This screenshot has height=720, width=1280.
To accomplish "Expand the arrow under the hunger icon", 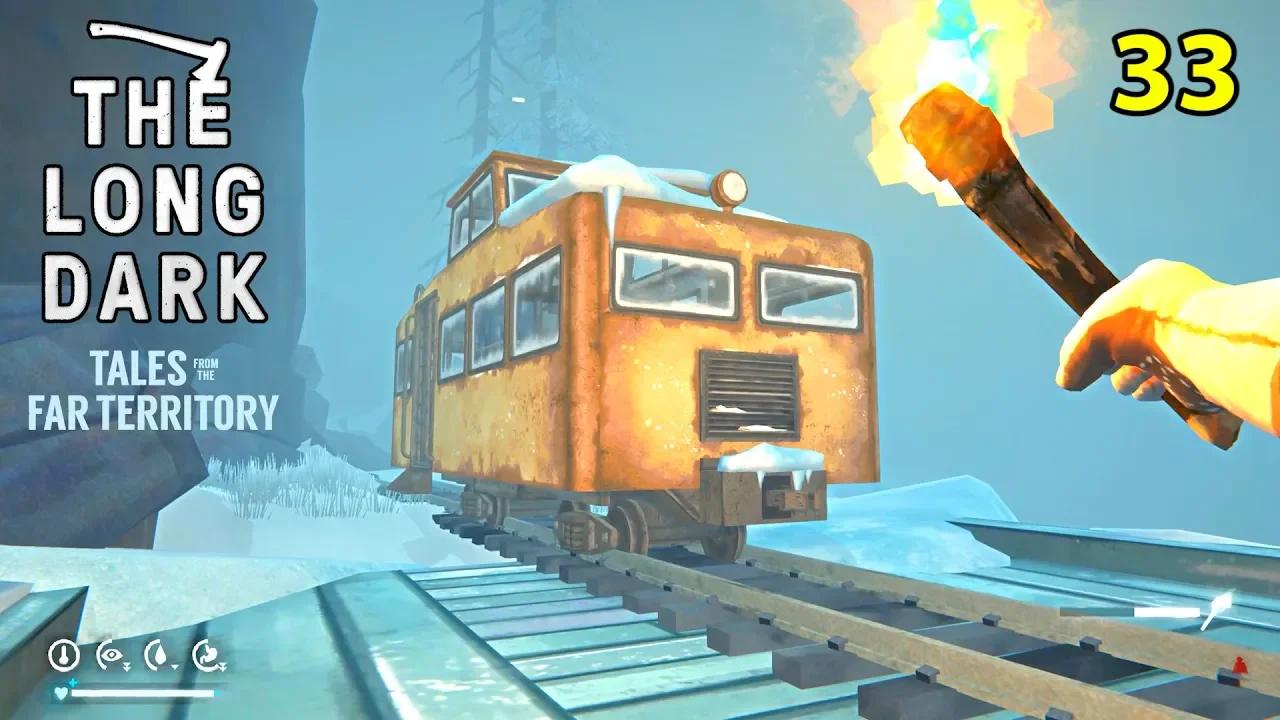I will point(222,666).
